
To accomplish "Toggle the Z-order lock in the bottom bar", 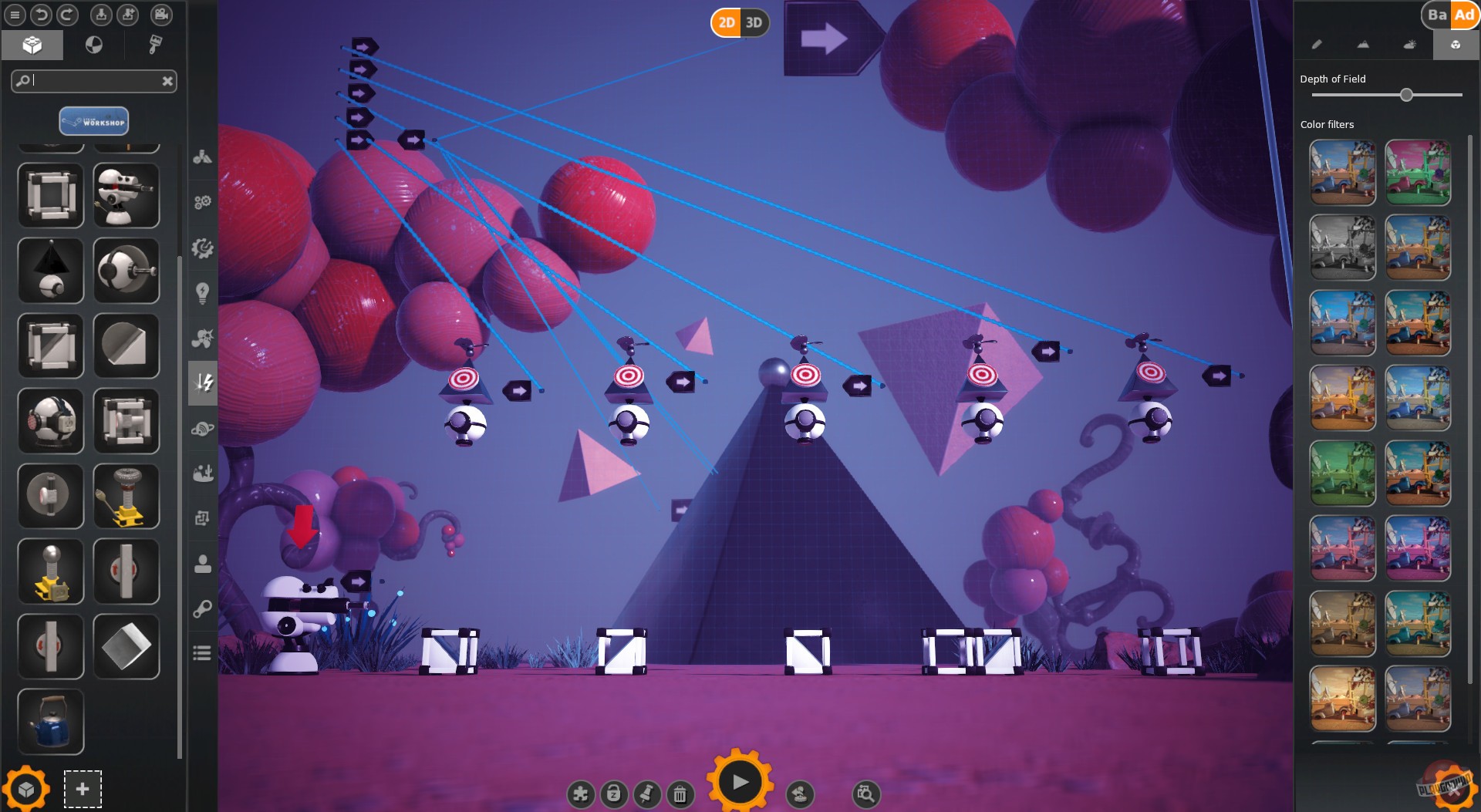I will 614,793.
